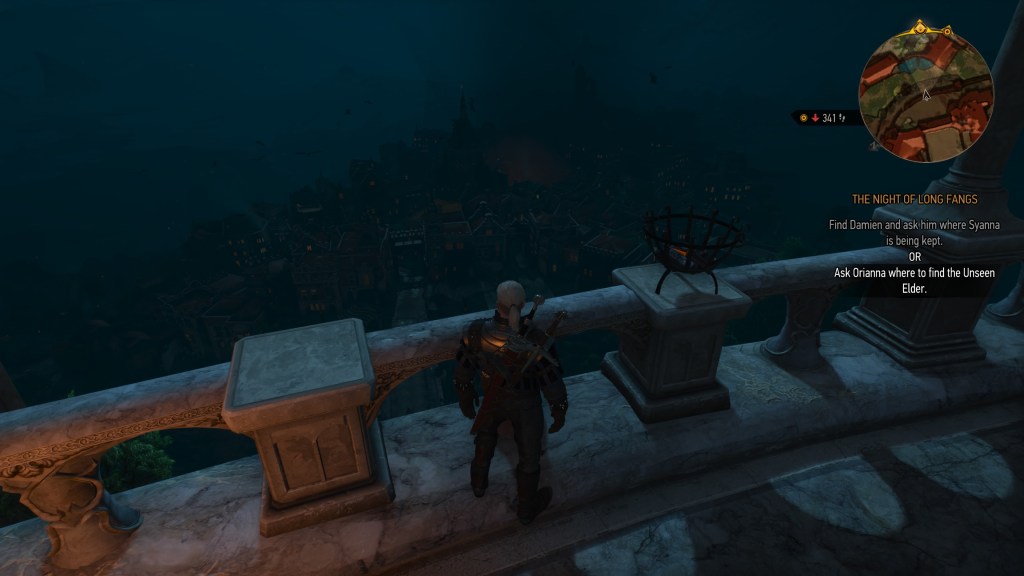Choose the Find Damien objective
Screen dimensions: 1024x576
click(x=914, y=233)
